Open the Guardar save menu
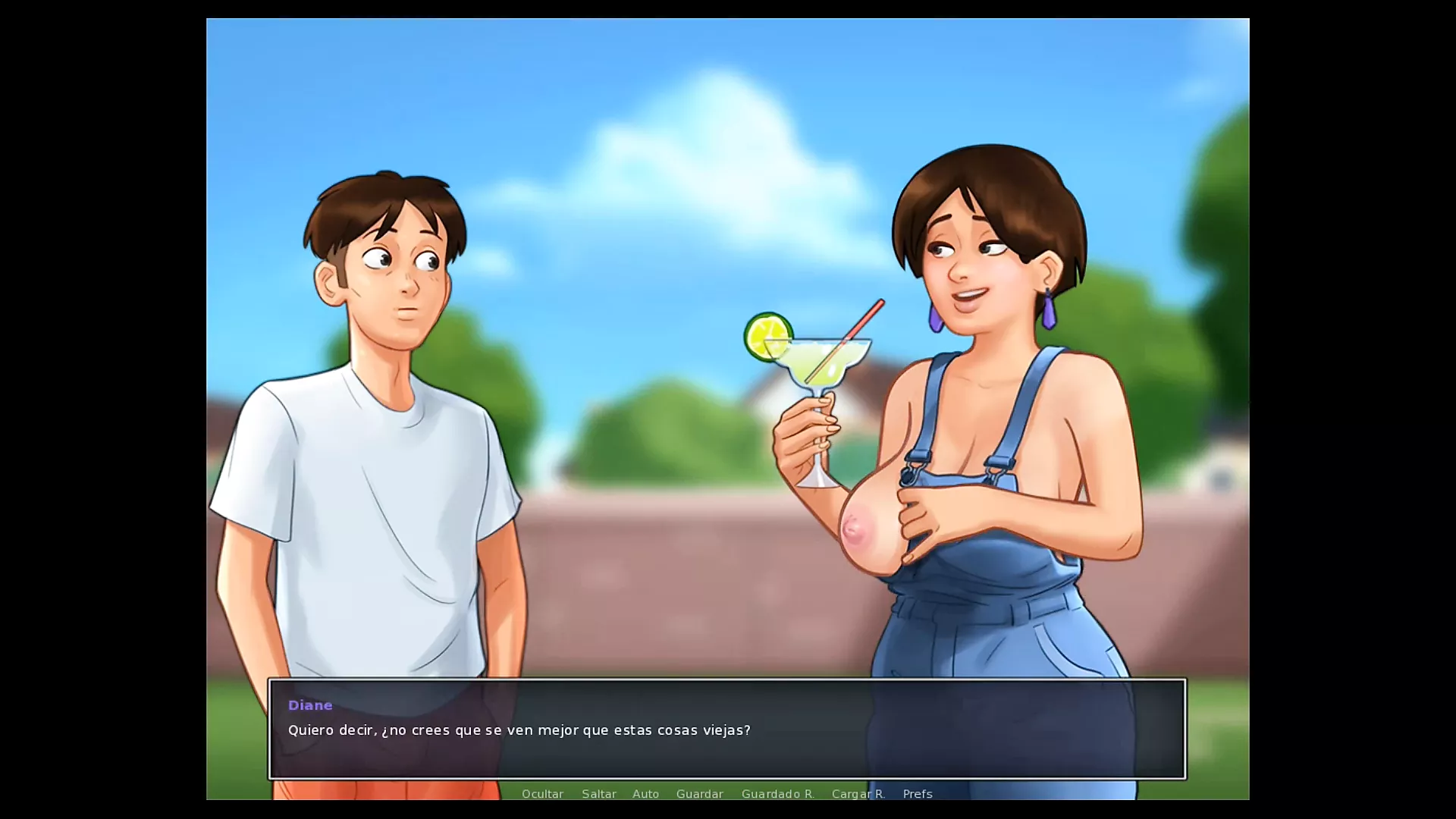The height and width of the screenshot is (819, 1456). coord(699,794)
